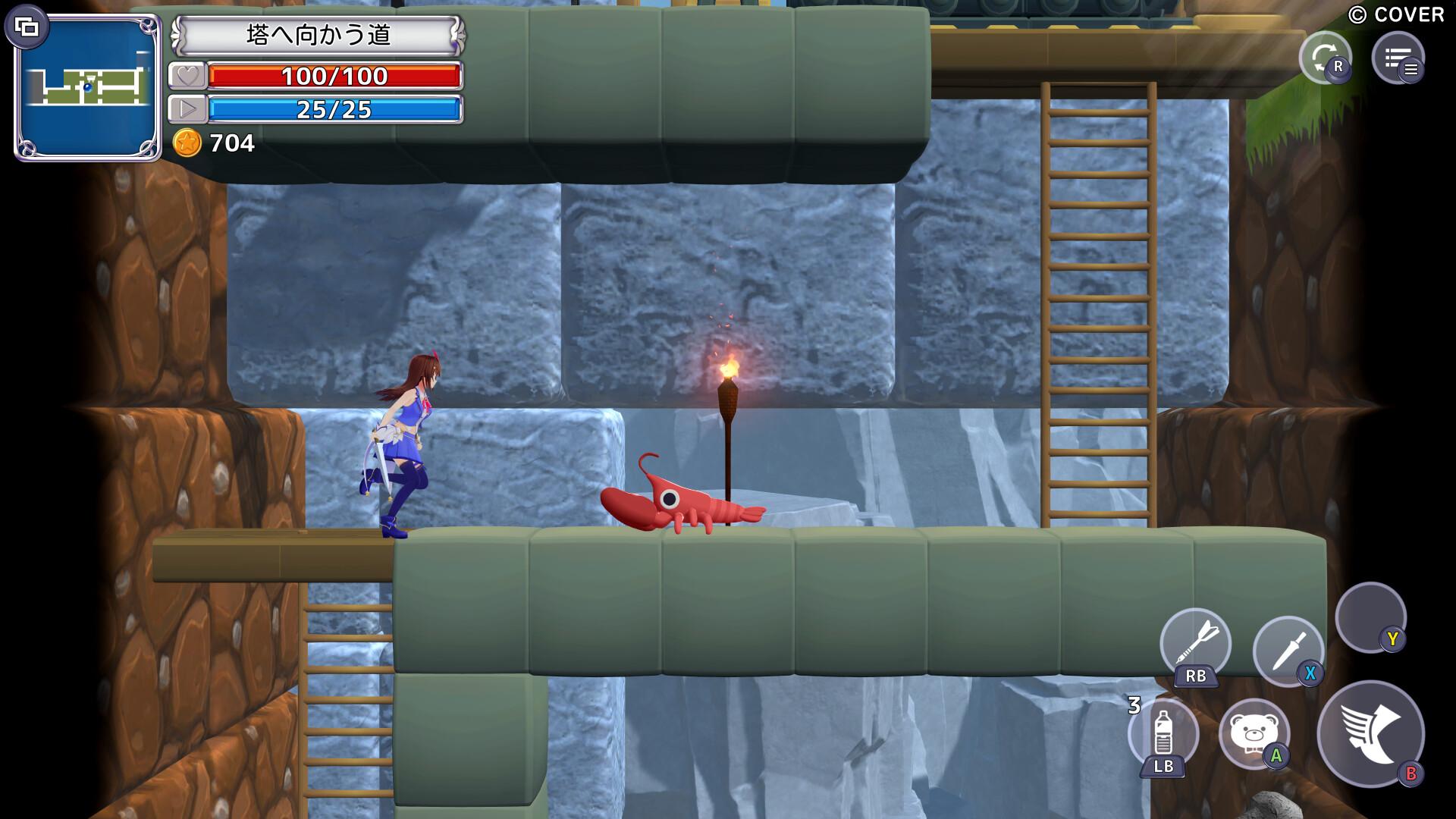Toggle the map display icon above the minimap
This screenshot has width=1456, height=819.
[27, 27]
